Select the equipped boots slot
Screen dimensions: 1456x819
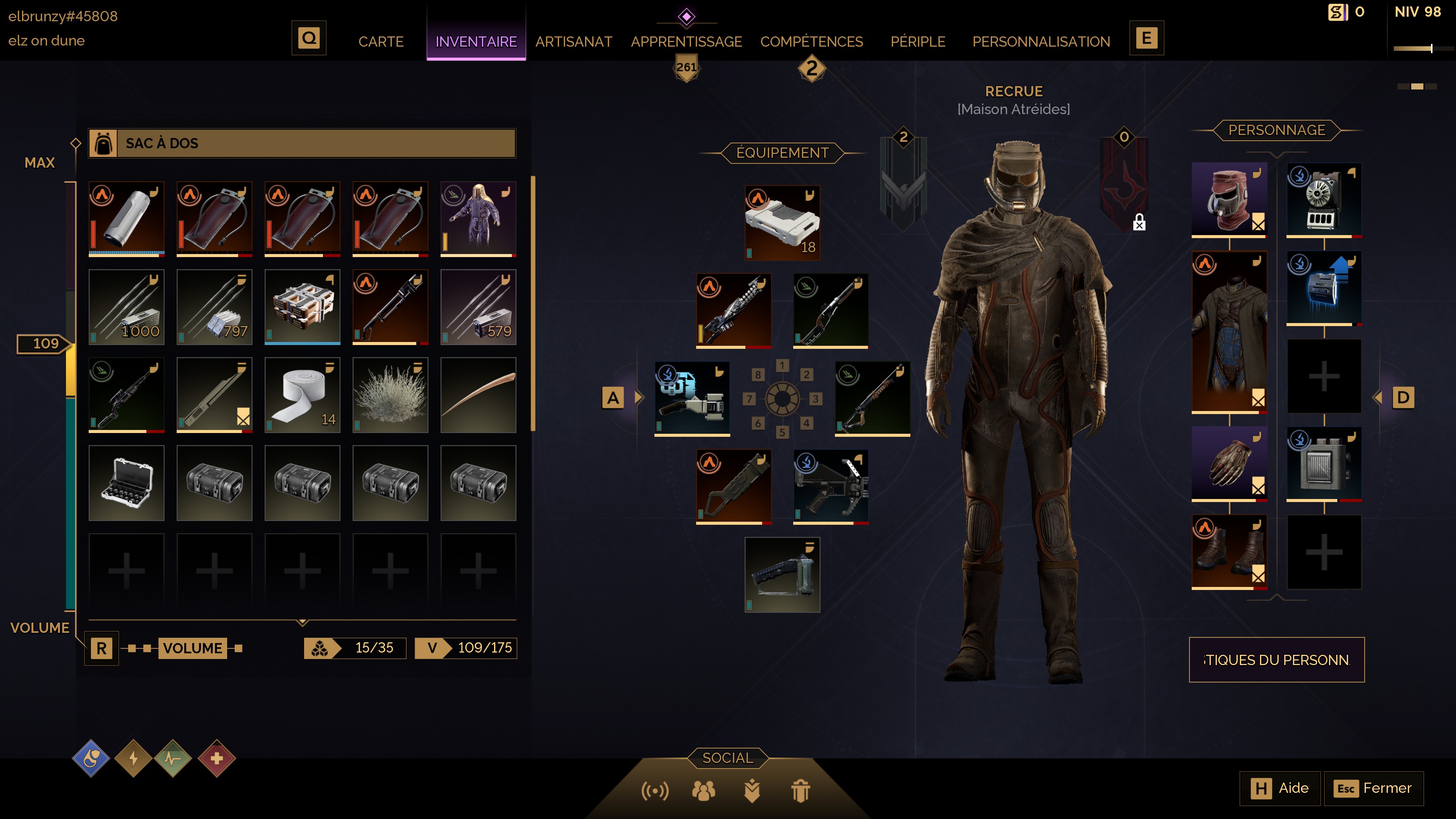(x=1229, y=551)
